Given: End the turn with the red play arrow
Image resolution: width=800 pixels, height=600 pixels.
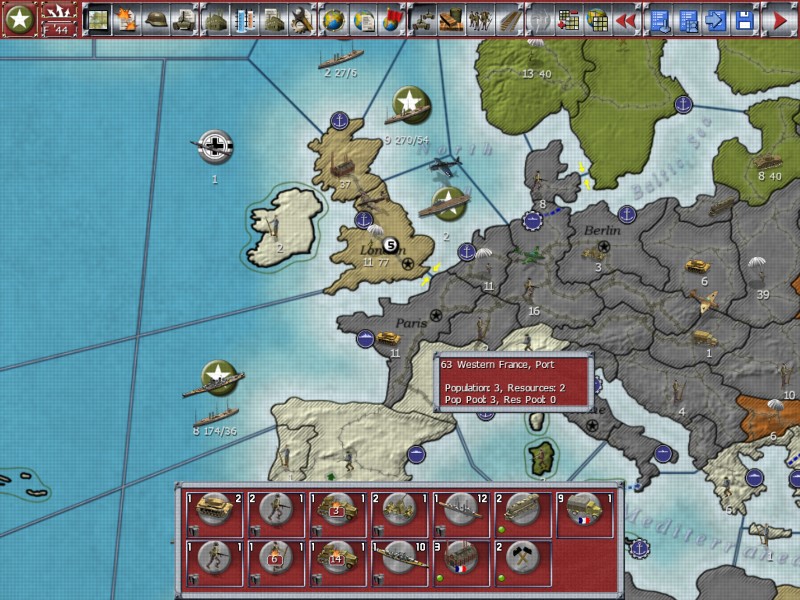Looking at the screenshot, I should coord(778,18).
